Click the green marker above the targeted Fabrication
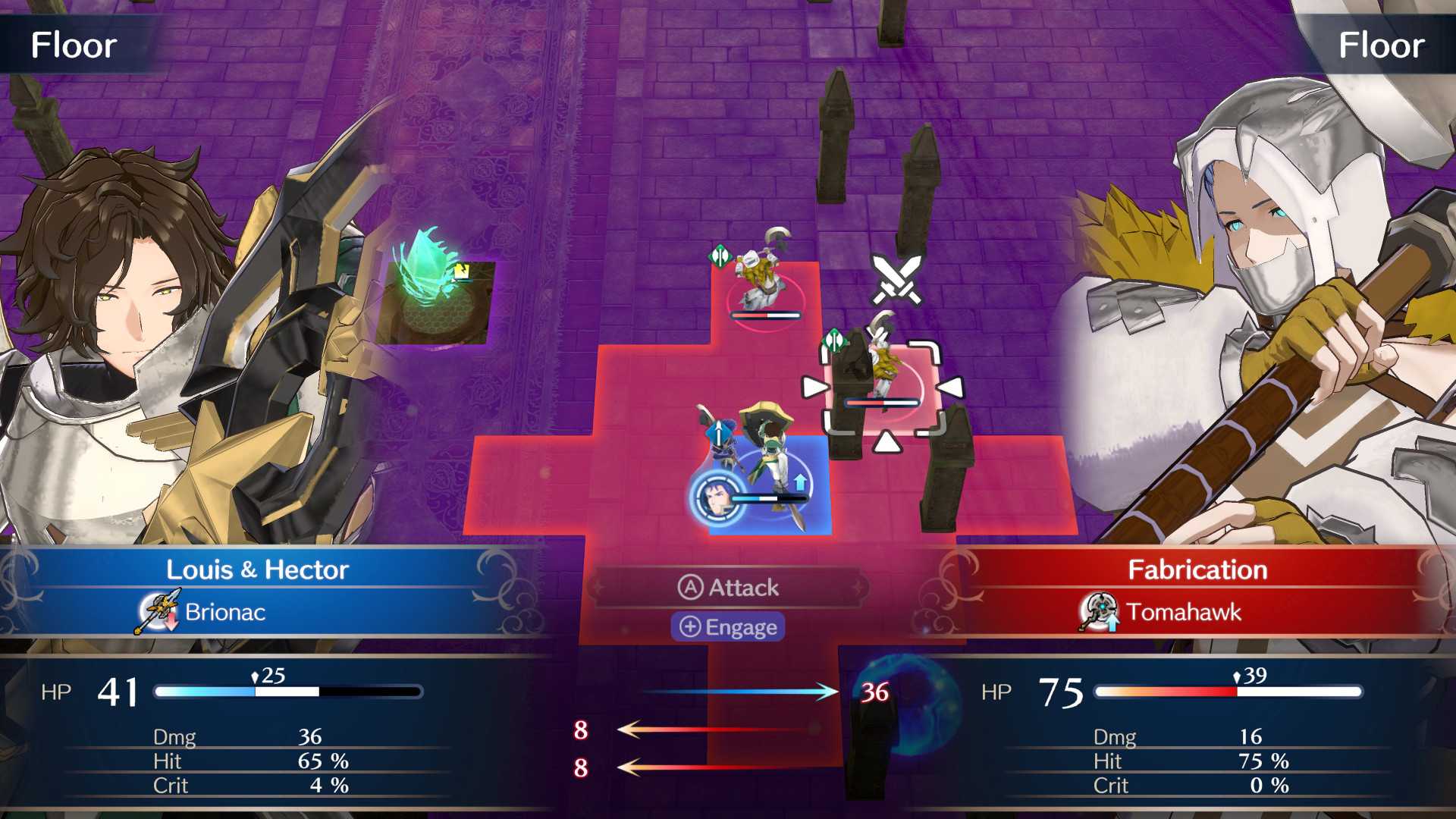Screen dimensions: 1456x819 [x=836, y=341]
